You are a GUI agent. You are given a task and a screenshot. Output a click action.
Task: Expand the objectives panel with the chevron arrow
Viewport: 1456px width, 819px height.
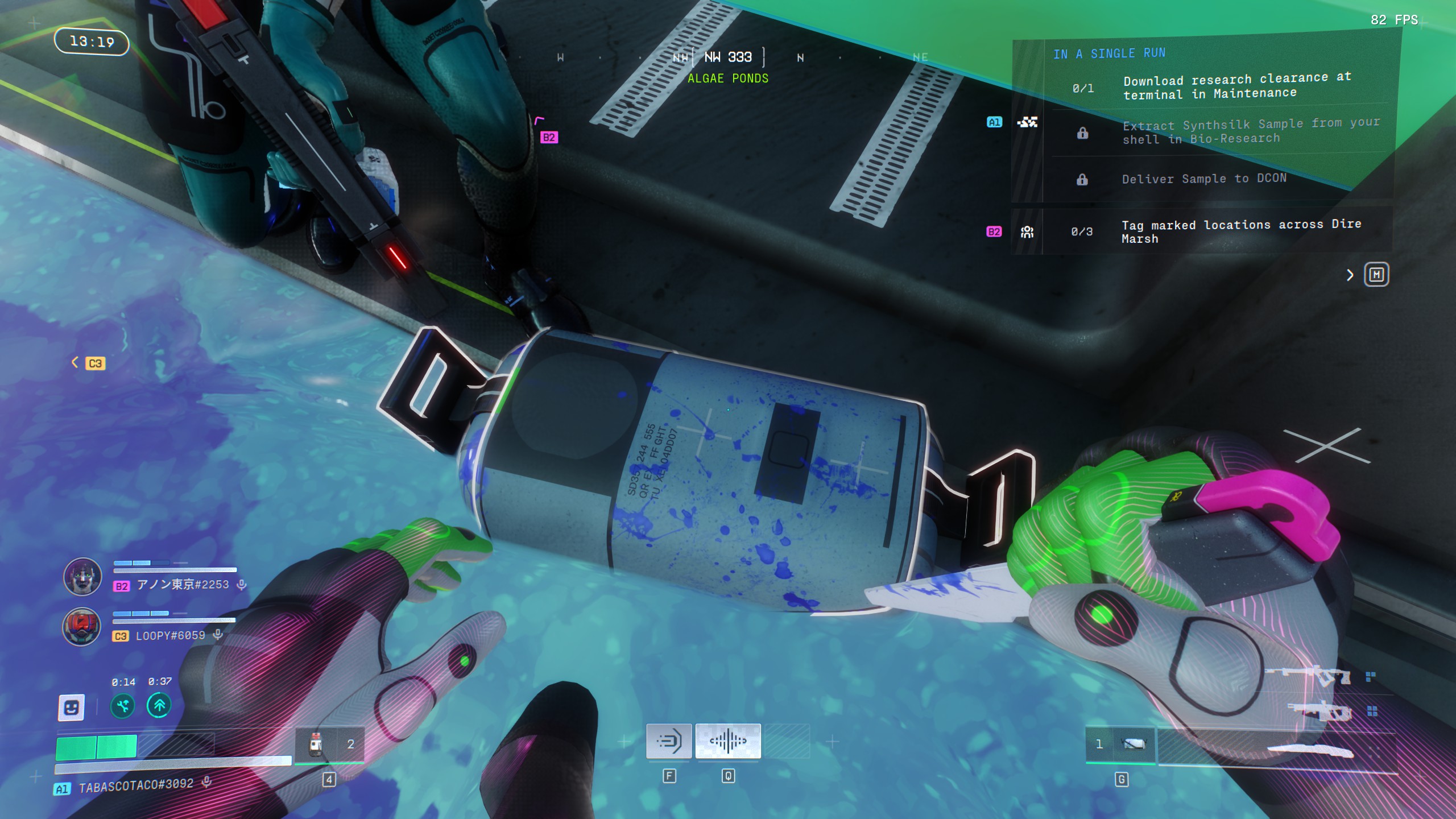[1350, 275]
